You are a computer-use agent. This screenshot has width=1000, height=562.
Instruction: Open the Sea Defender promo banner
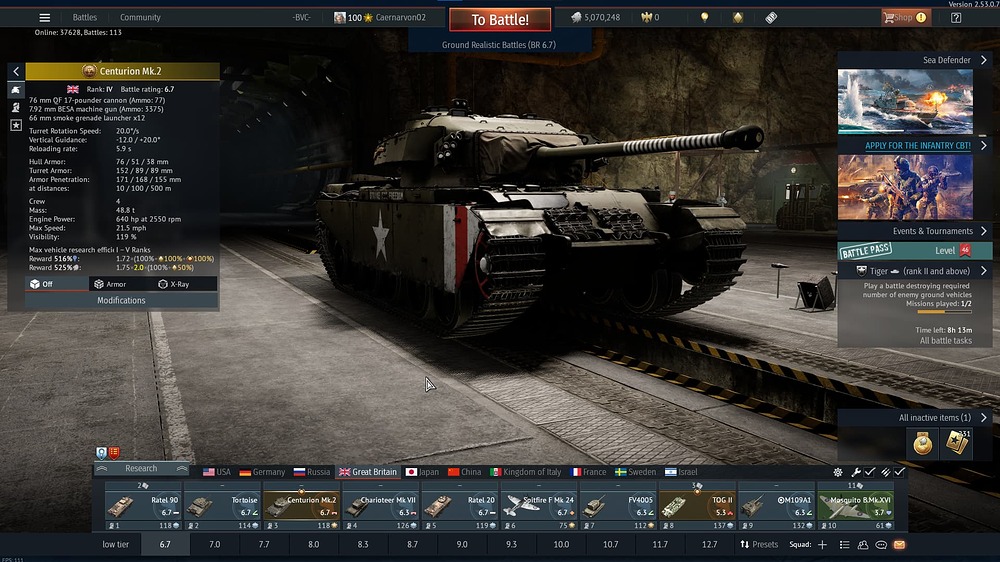(x=905, y=100)
